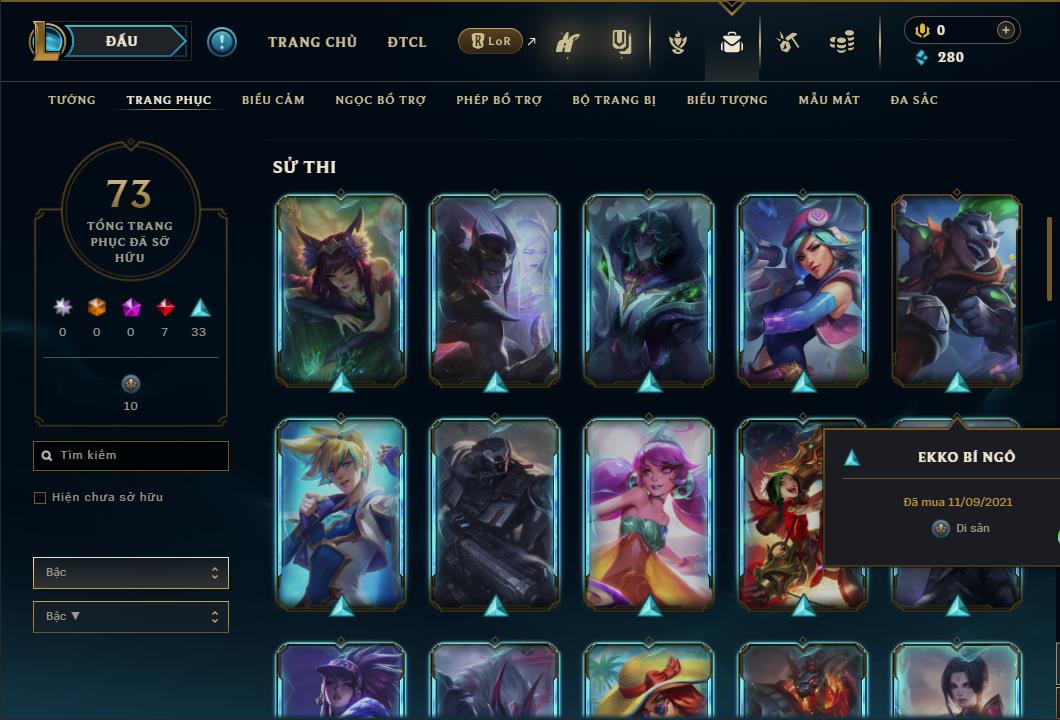Screen dimensions: 1060x720
Task: Select the Ahri fox-eared skin card
Action: tap(341, 290)
